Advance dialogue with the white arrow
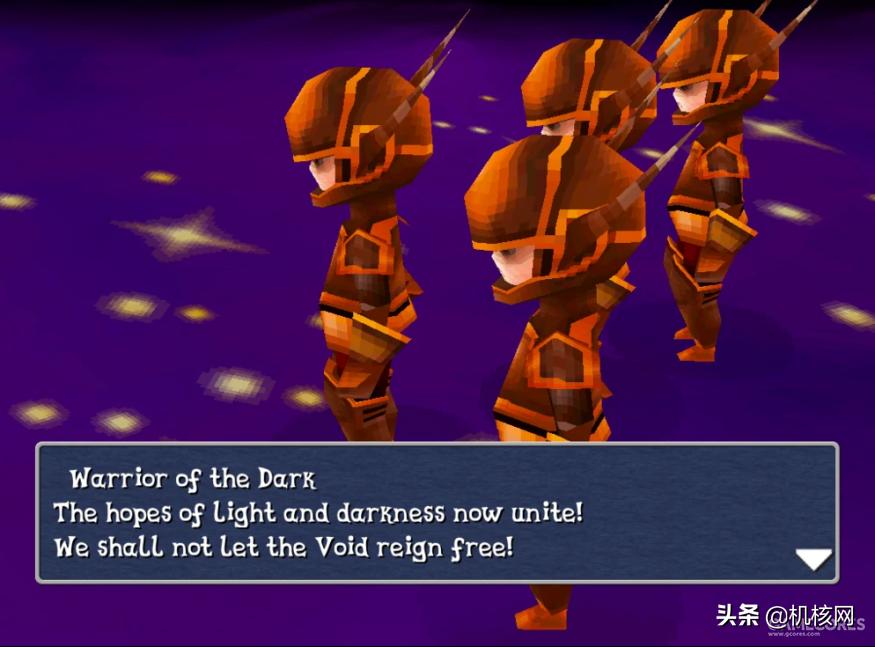This screenshot has width=875, height=647. click(812, 559)
